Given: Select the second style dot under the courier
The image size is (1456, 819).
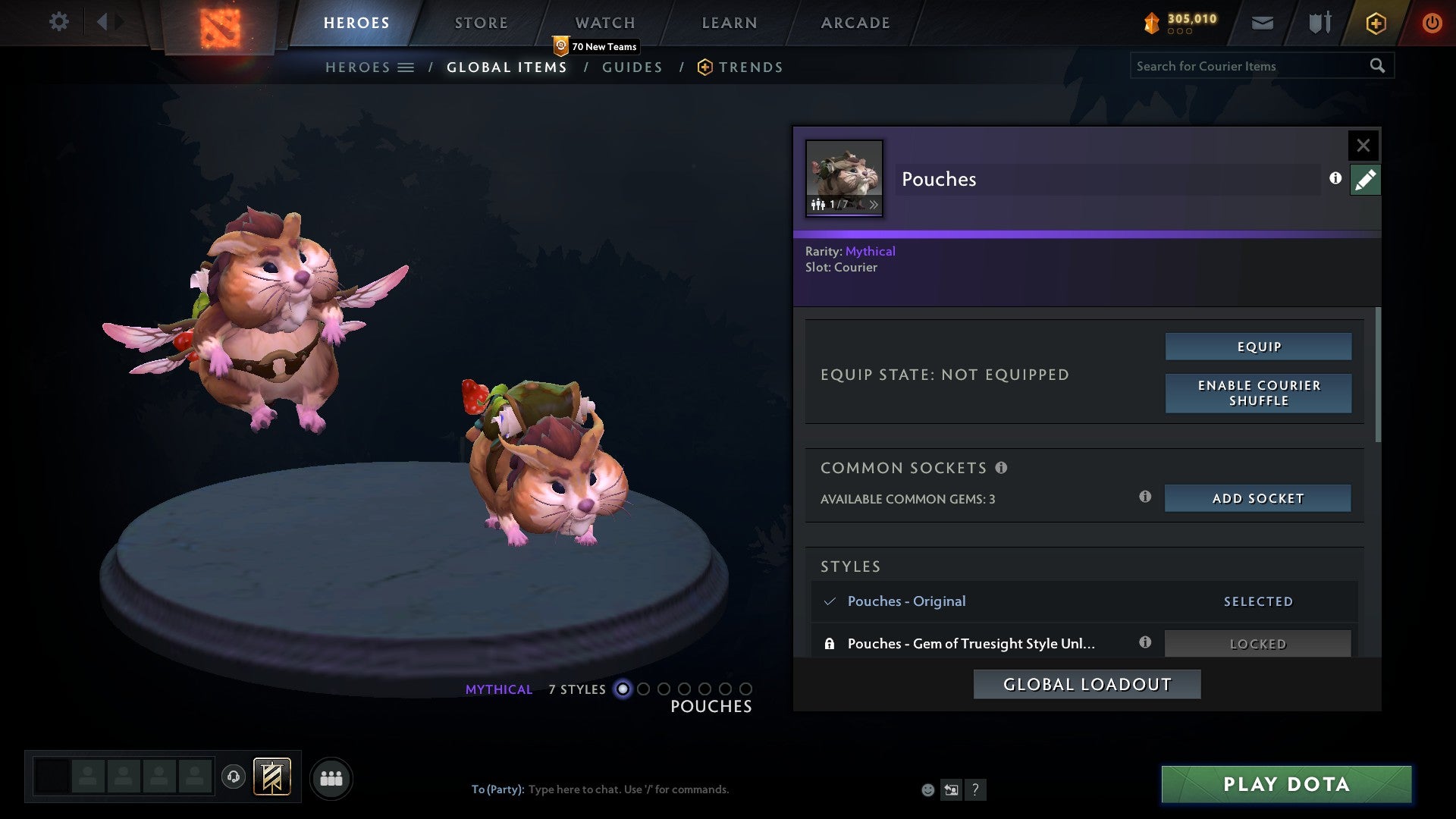Looking at the screenshot, I should pos(644,690).
